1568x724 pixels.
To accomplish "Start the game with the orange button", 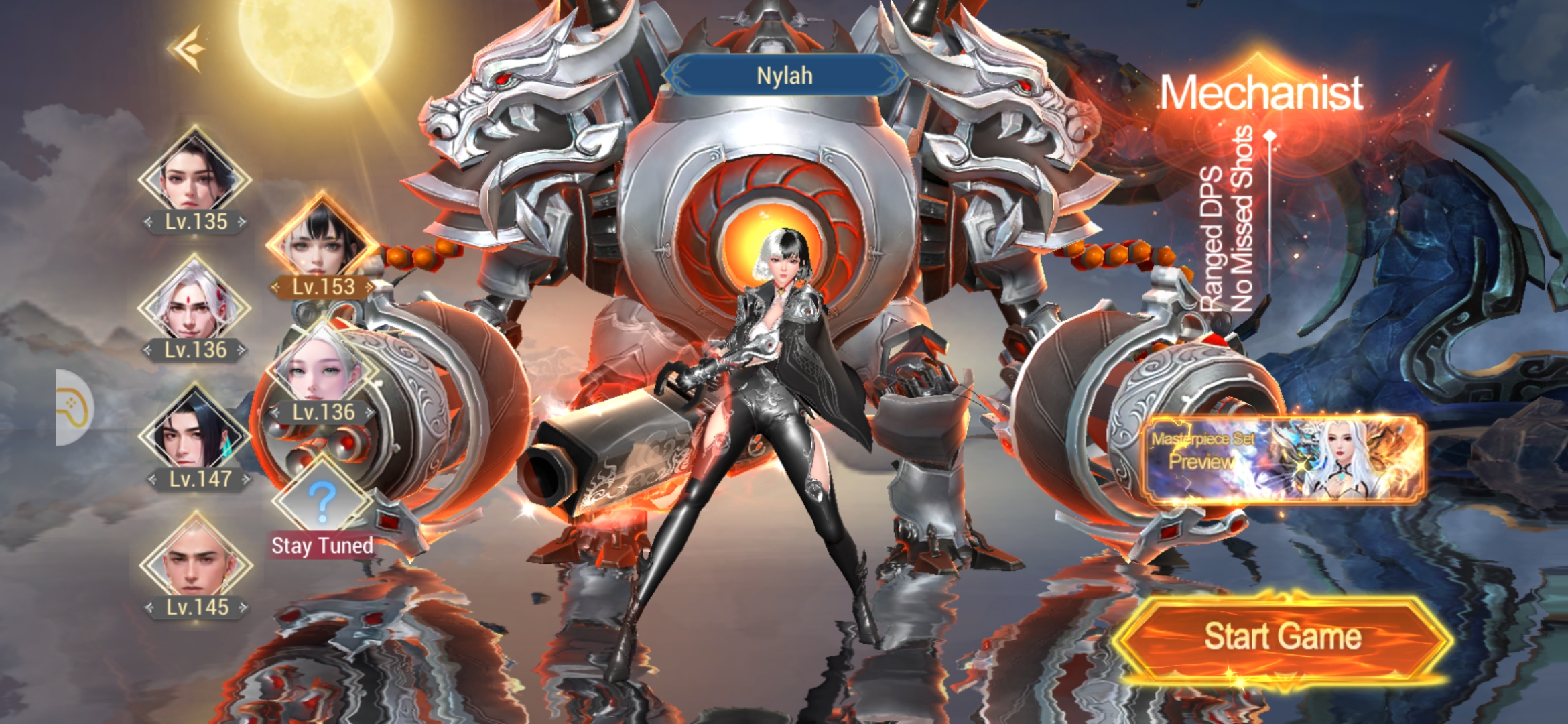I will coord(1282,636).
